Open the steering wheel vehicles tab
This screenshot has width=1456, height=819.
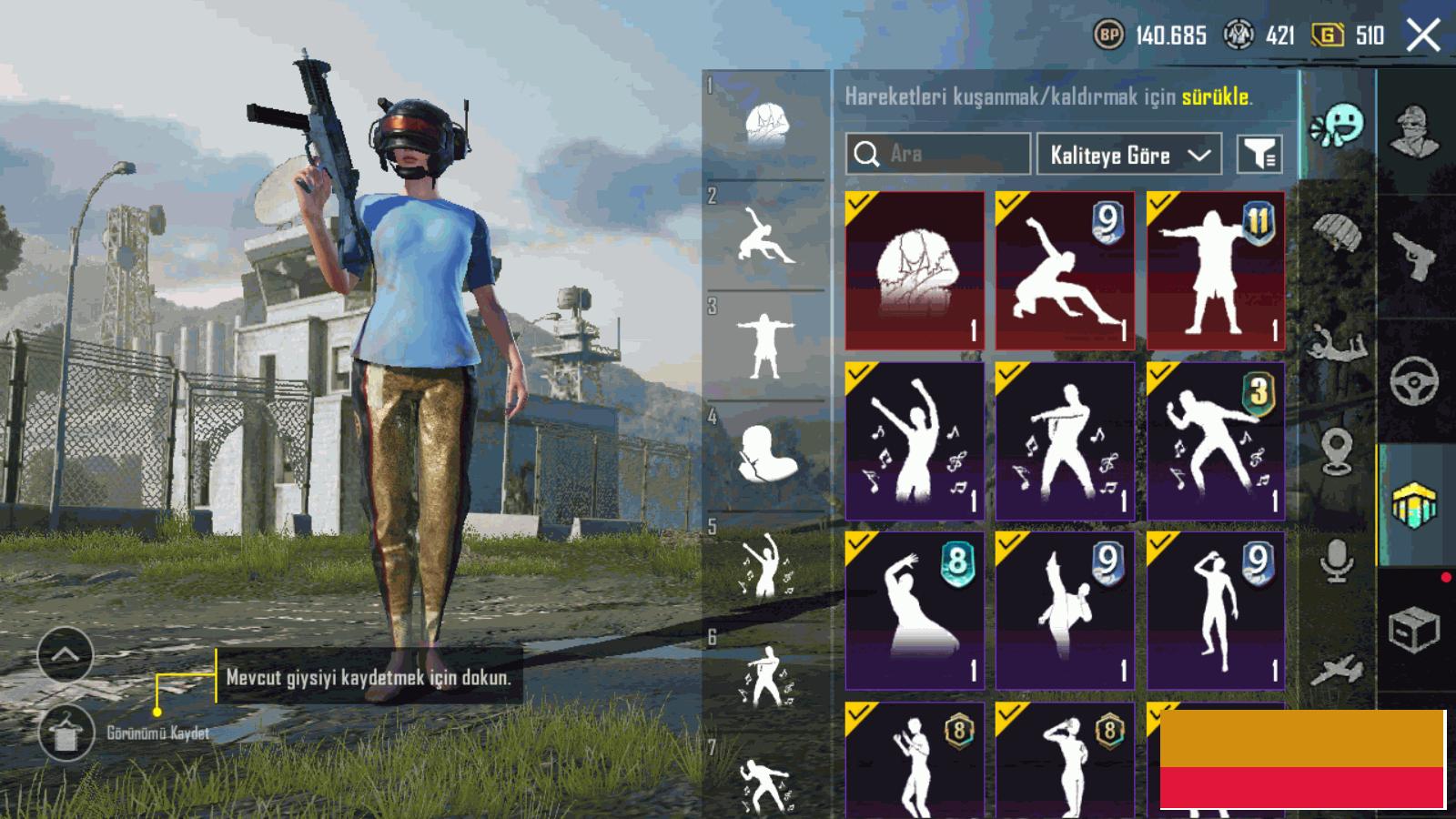[1414, 380]
